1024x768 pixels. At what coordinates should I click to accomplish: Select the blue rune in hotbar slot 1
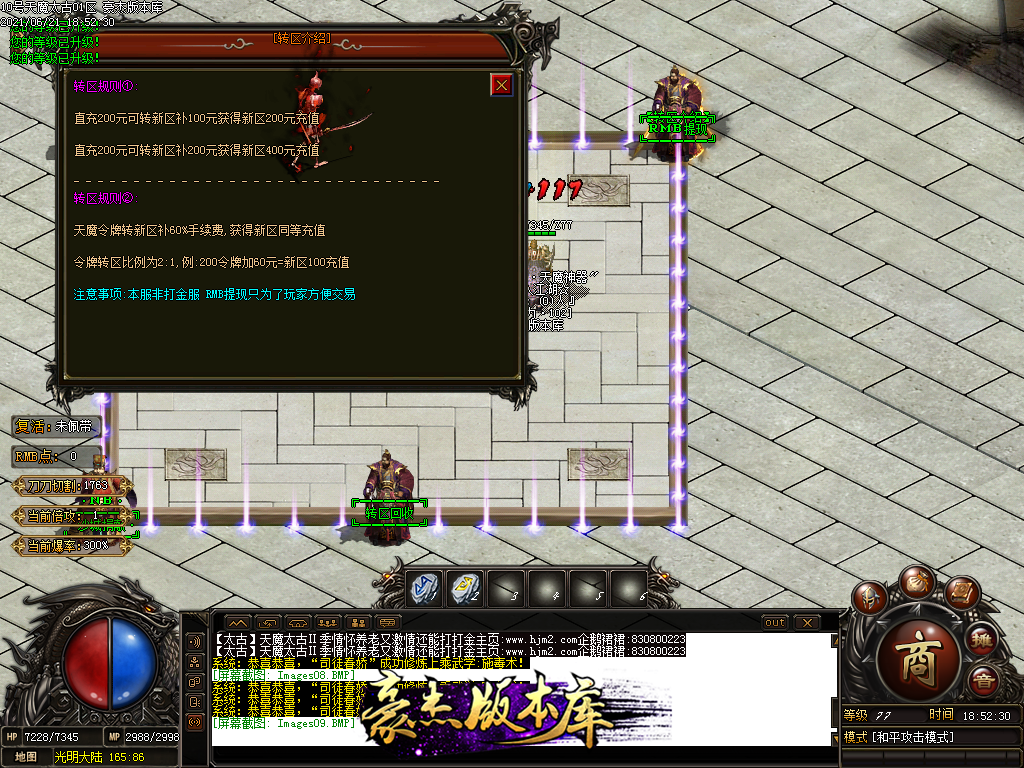click(424, 589)
